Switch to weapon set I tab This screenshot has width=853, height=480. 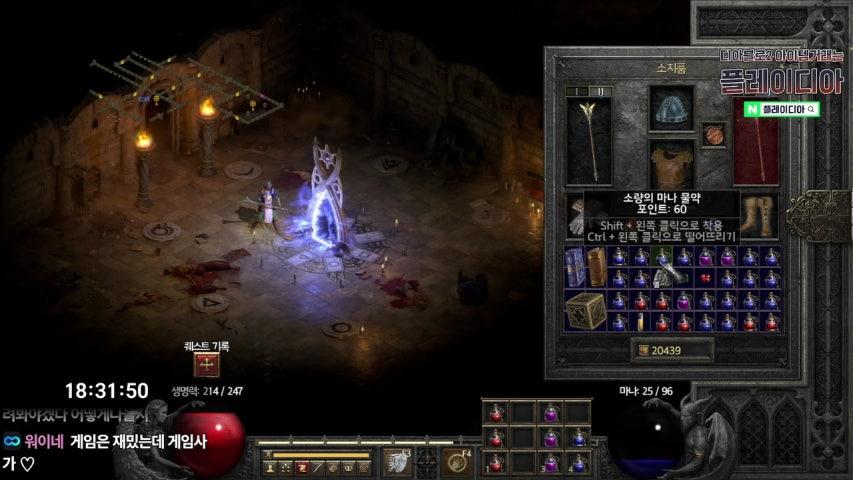(577, 91)
